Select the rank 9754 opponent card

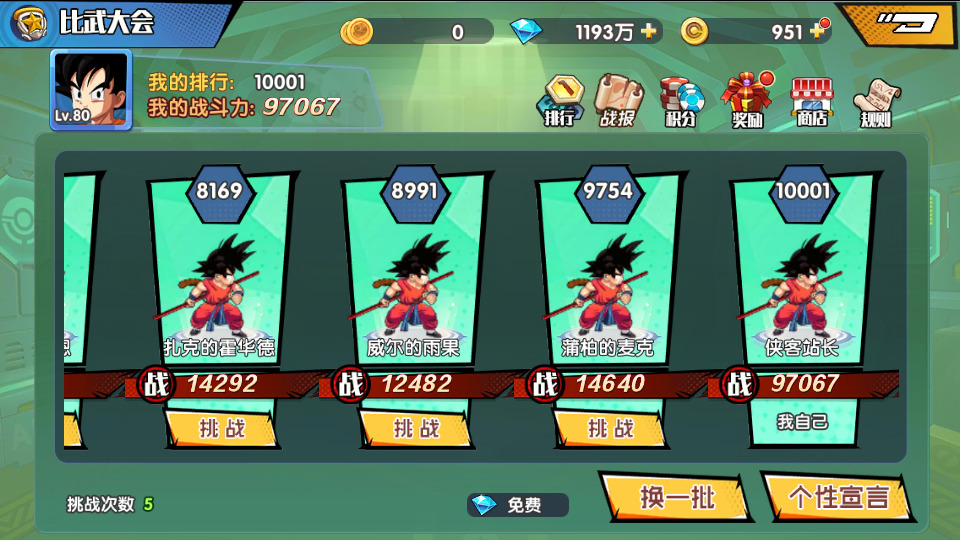click(x=610, y=280)
